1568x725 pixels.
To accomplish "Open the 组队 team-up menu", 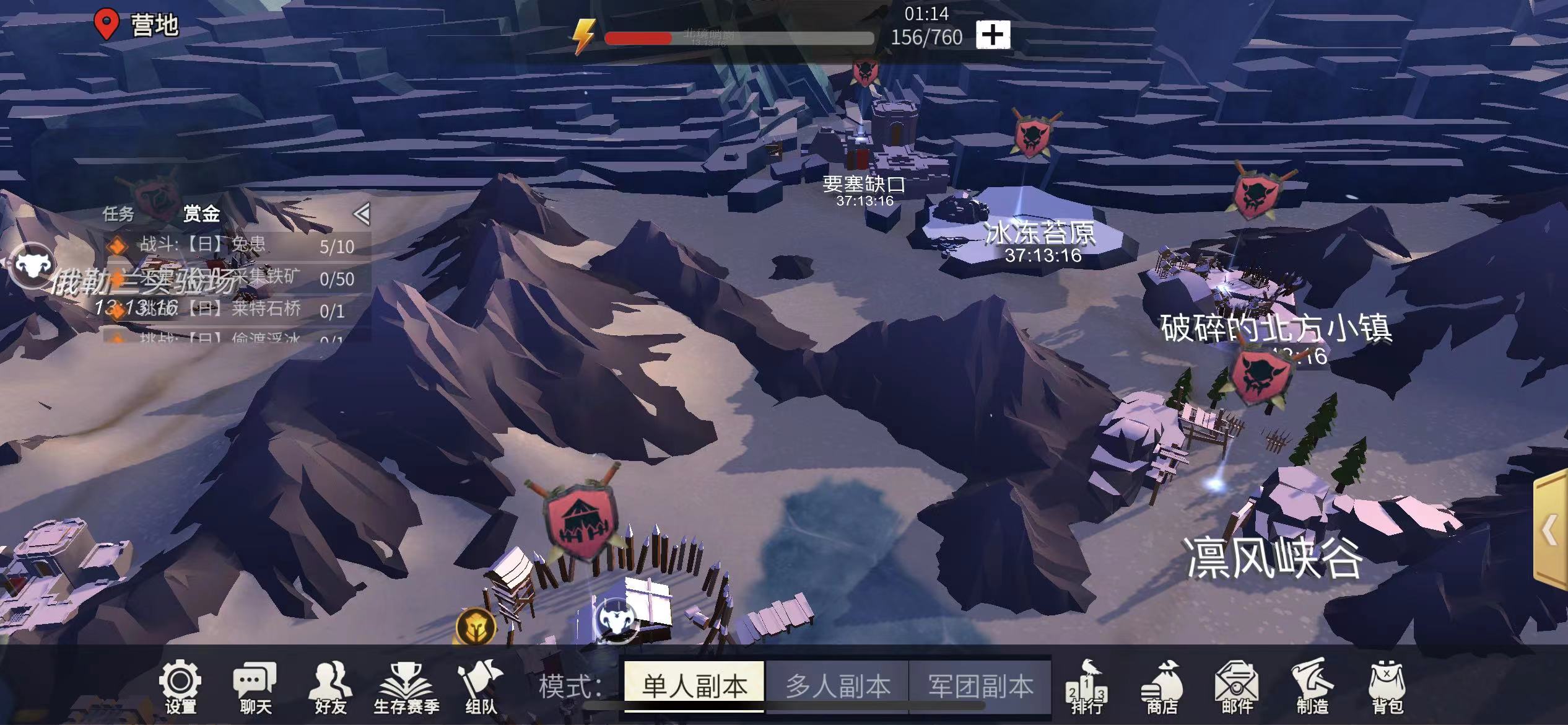I will 481,687.
